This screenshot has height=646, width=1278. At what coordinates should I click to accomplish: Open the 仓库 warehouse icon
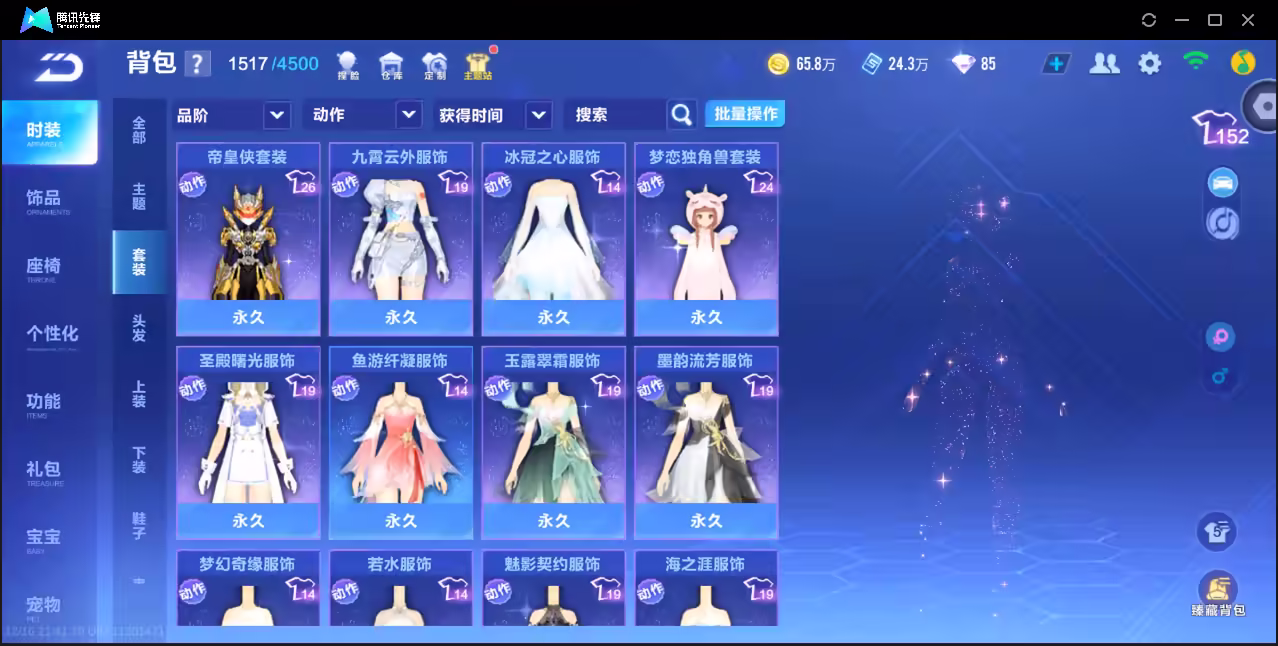(x=391, y=65)
